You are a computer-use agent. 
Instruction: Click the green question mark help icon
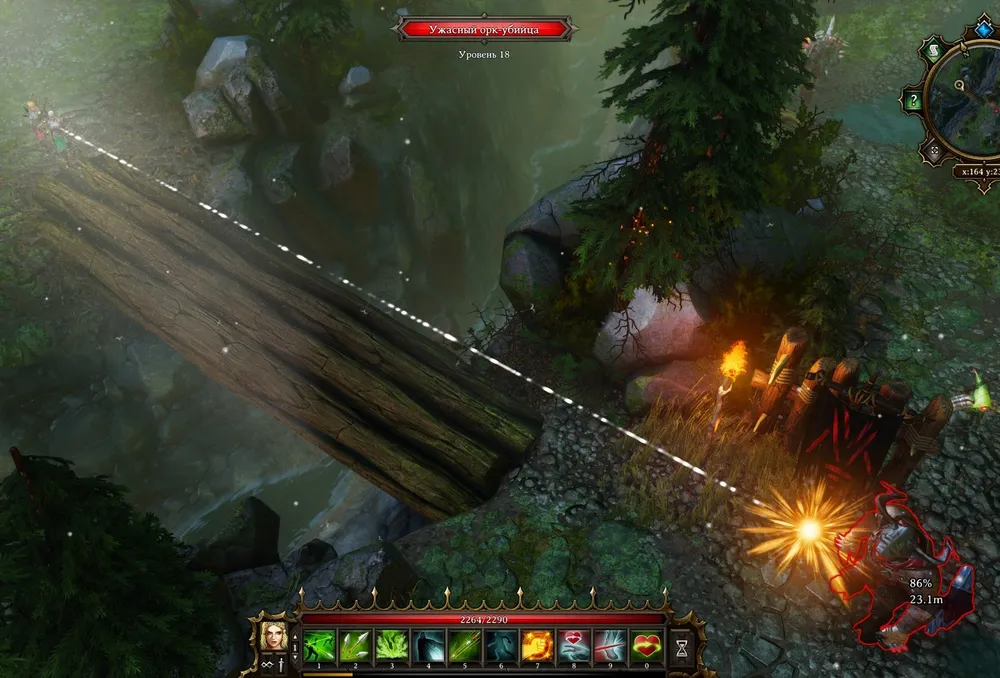pos(912,100)
